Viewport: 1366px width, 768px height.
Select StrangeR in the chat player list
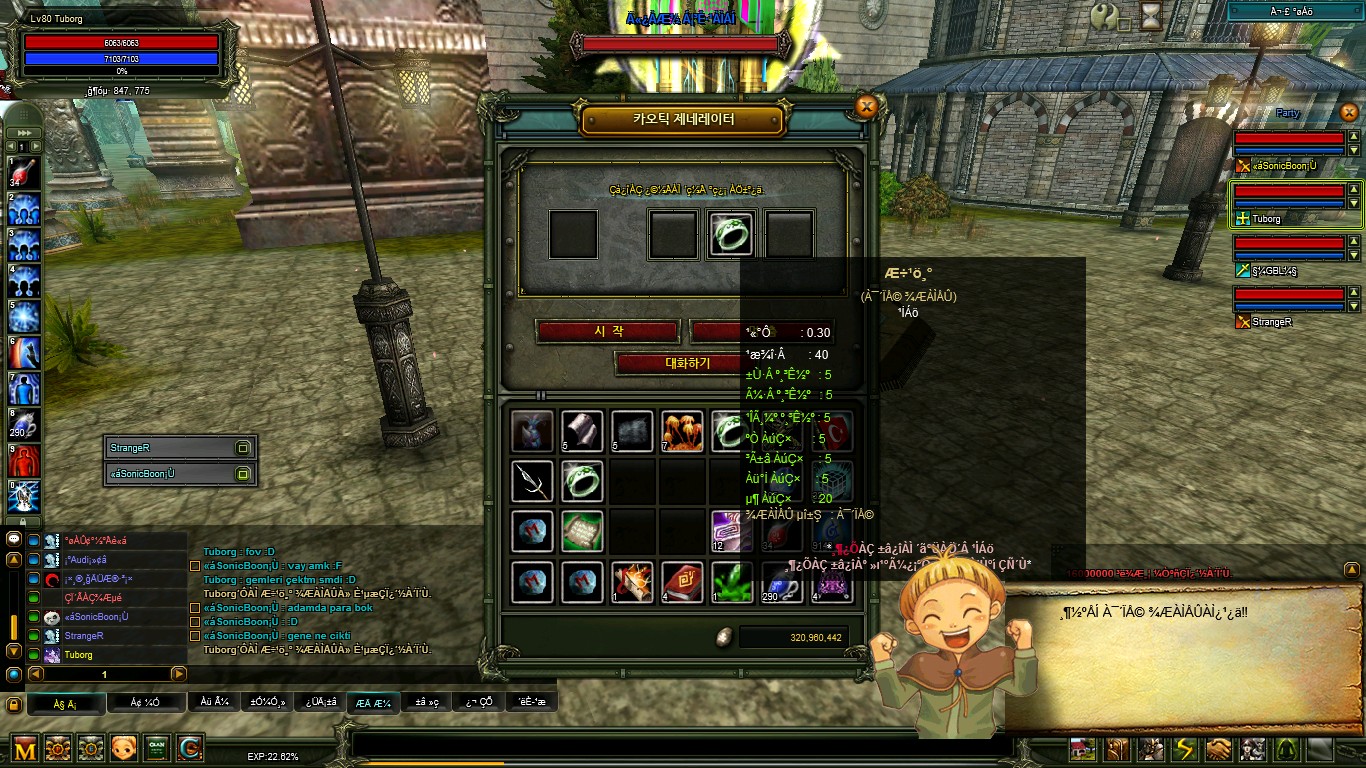click(x=85, y=636)
